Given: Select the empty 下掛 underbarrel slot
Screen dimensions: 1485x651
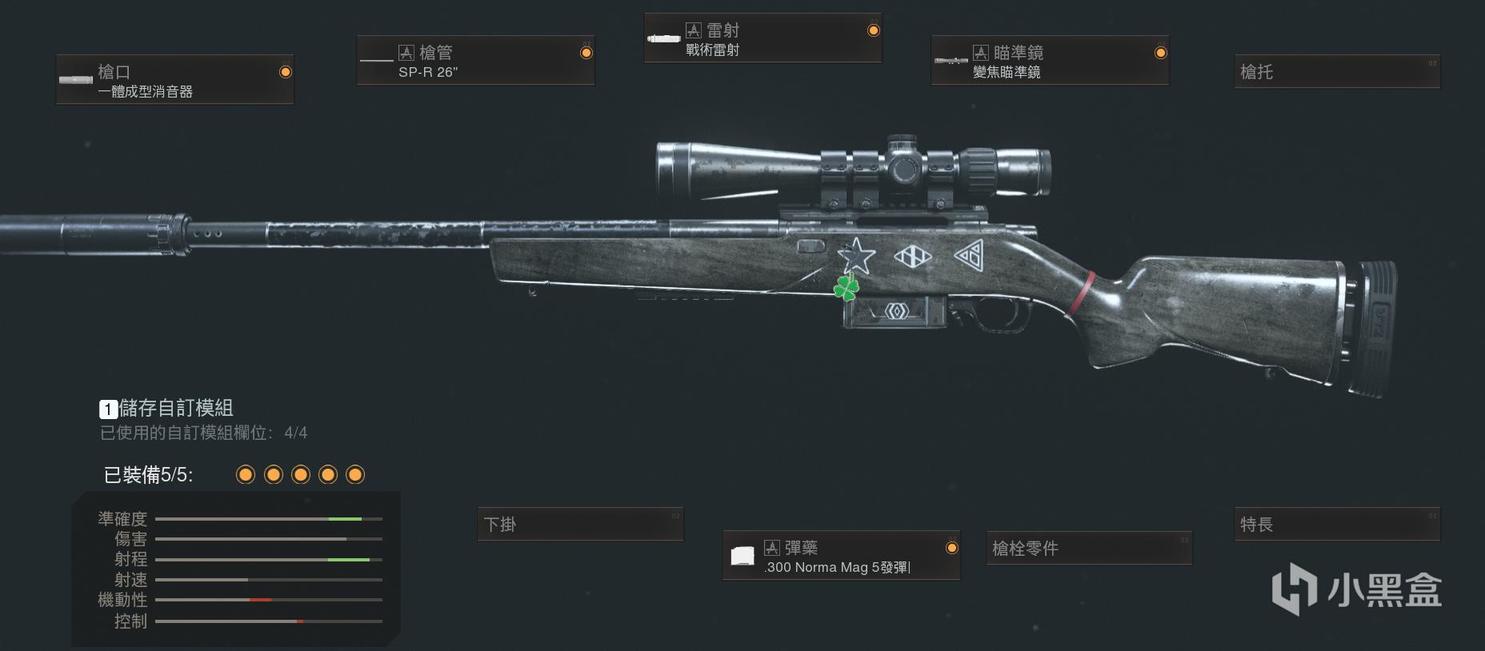Looking at the screenshot, I should 581,524.
